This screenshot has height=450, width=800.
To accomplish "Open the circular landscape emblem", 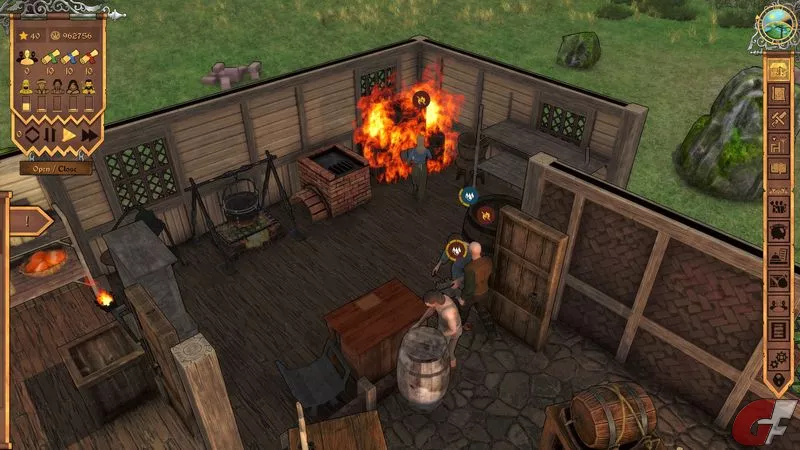I will pos(775,23).
